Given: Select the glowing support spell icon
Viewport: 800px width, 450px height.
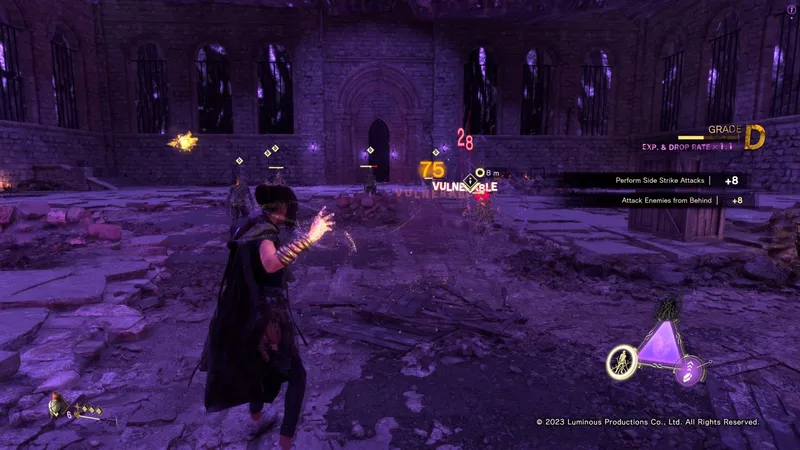Looking at the screenshot, I should [620, 361].
